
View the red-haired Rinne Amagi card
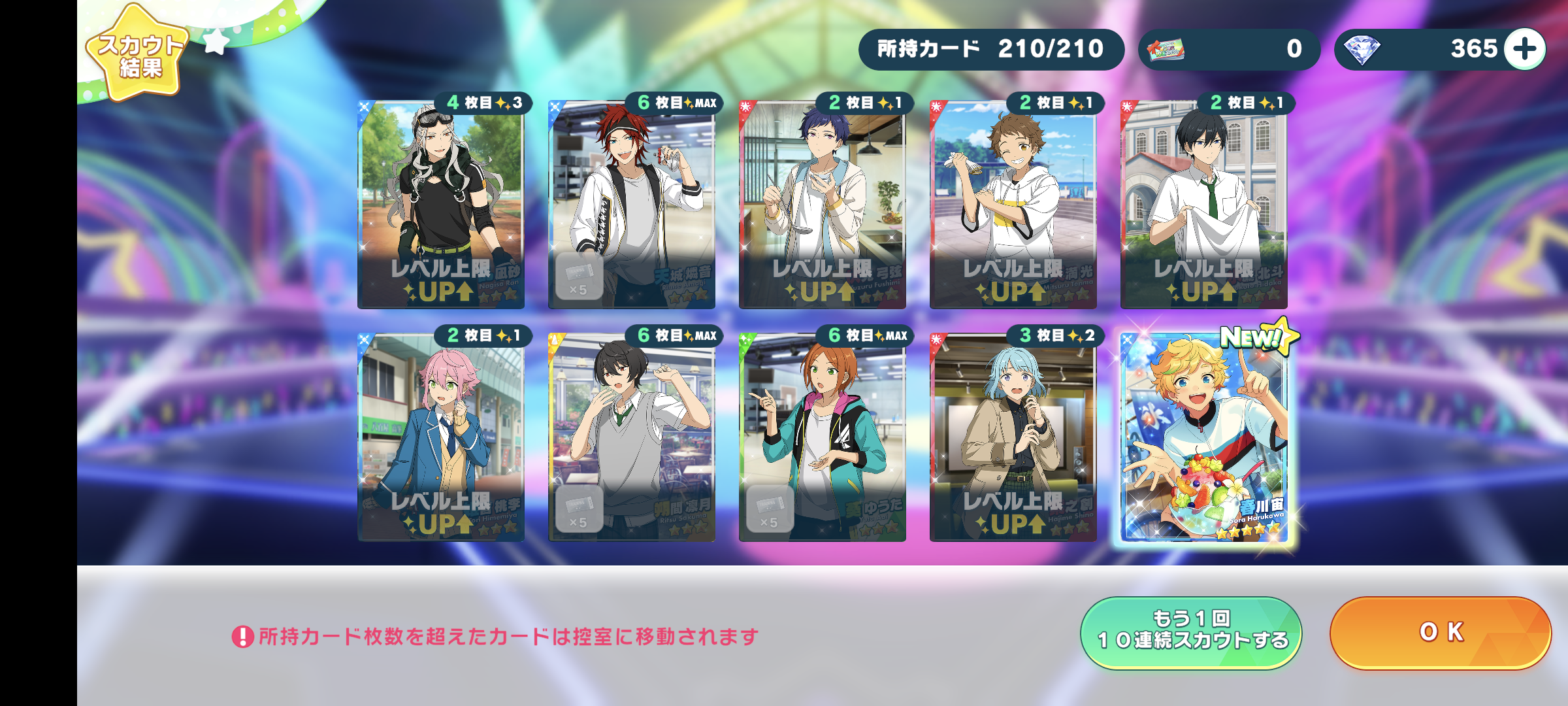(x=631, y=205)
